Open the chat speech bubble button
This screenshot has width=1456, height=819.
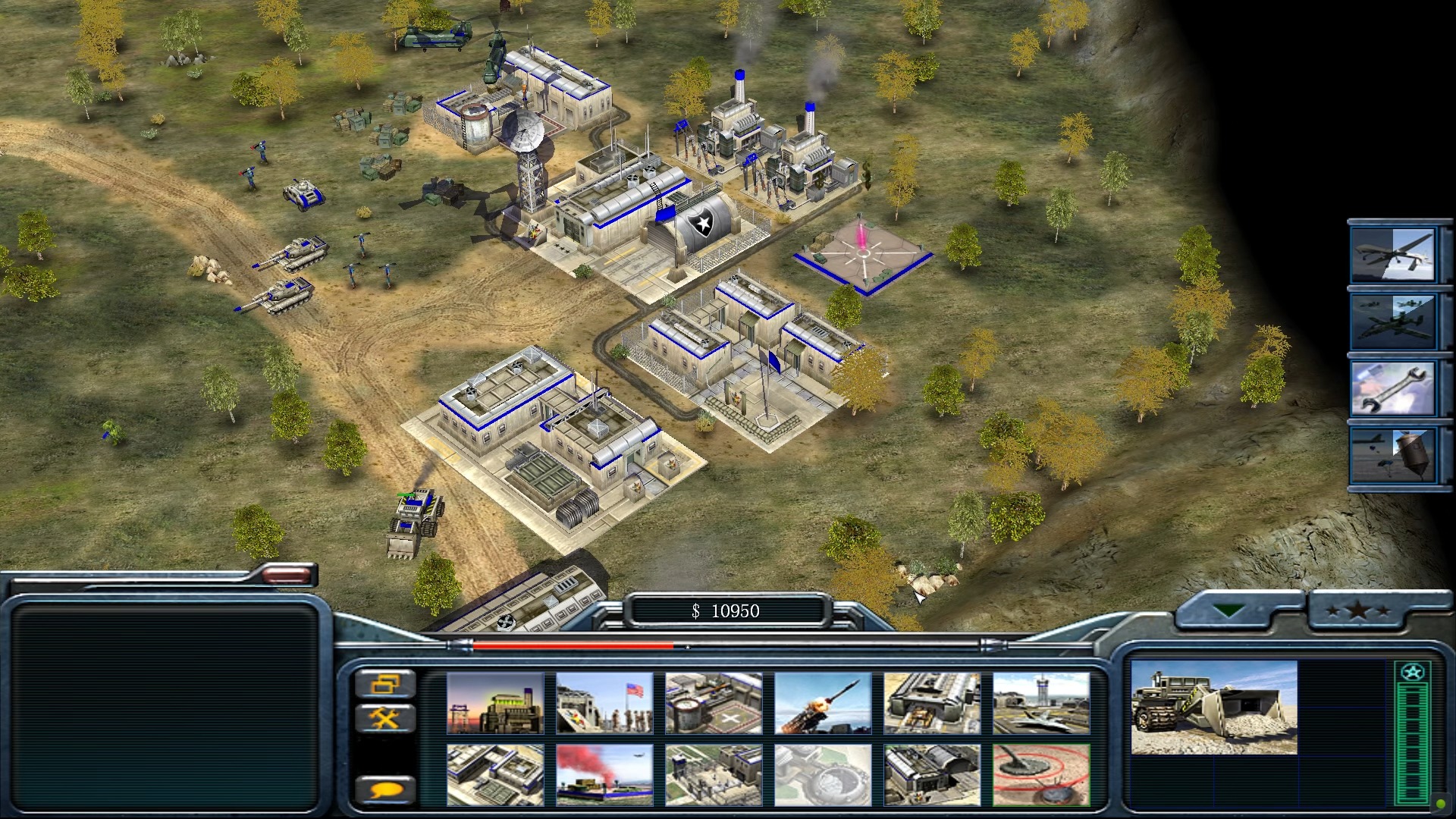(x=385, y=790)
